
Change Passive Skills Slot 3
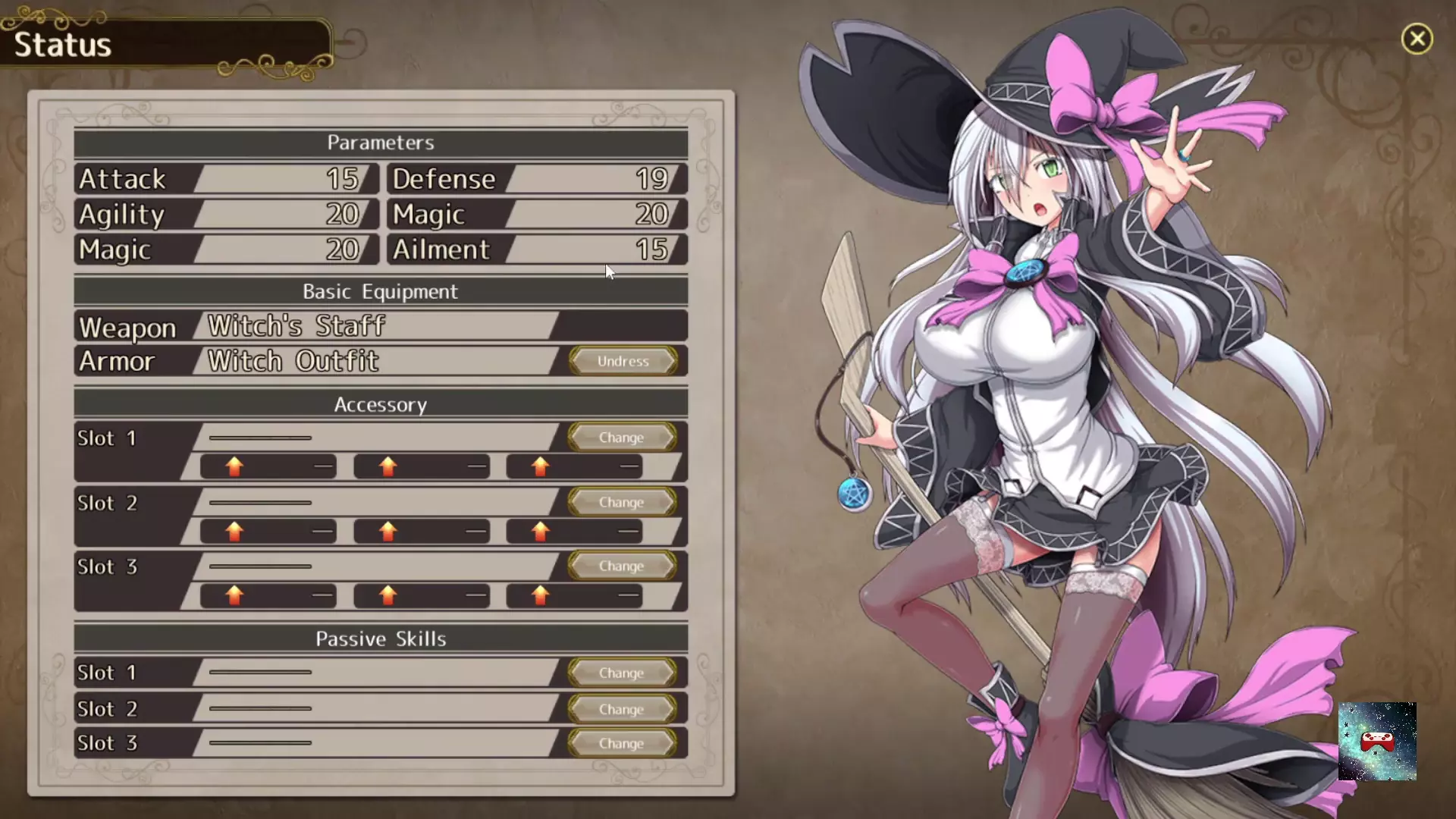click(621, 743)
